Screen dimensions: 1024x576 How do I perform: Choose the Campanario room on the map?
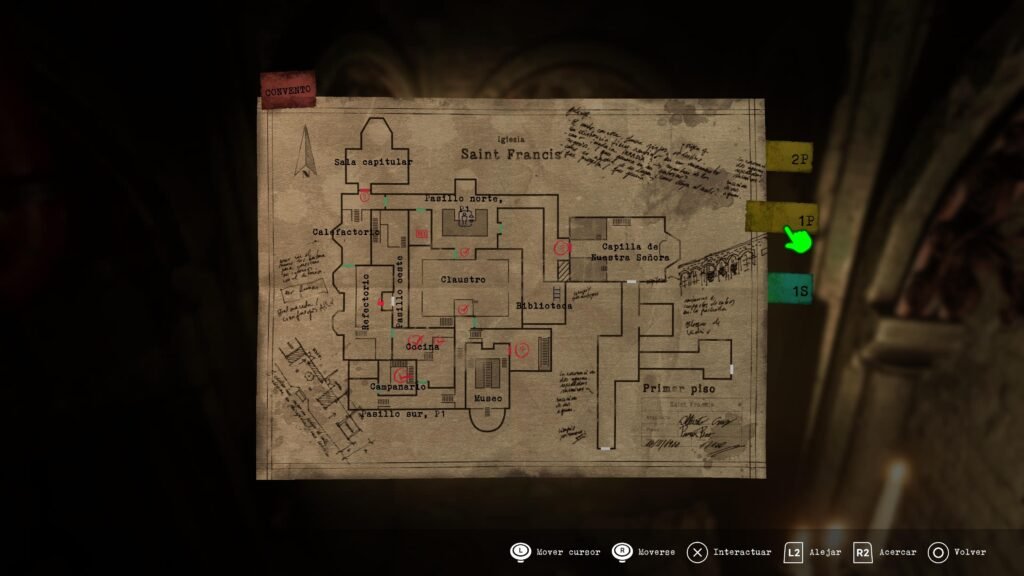tap(399, 386)
